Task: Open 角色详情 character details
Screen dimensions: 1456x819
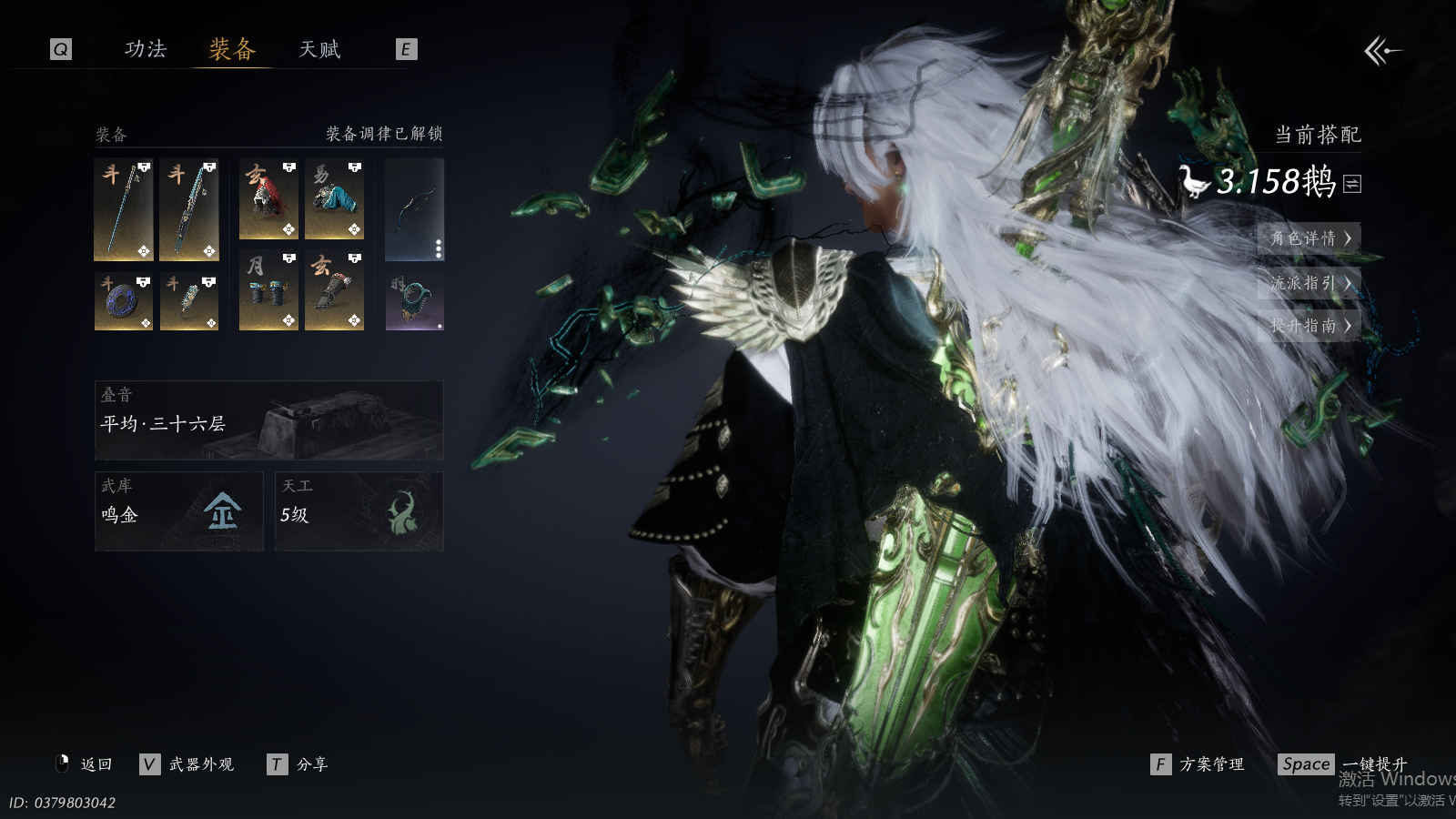Action: (x=1309, y=238)
